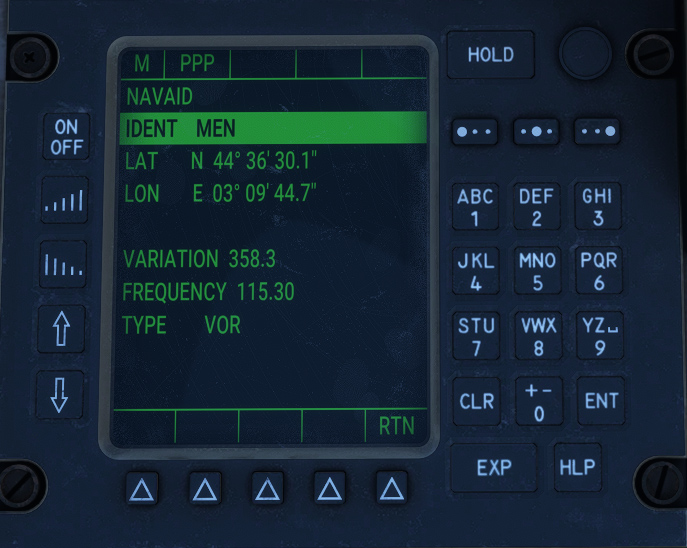Clear entry with the CLR key
This screenshot has width=687, height=548.
click(x=476, y=401)
